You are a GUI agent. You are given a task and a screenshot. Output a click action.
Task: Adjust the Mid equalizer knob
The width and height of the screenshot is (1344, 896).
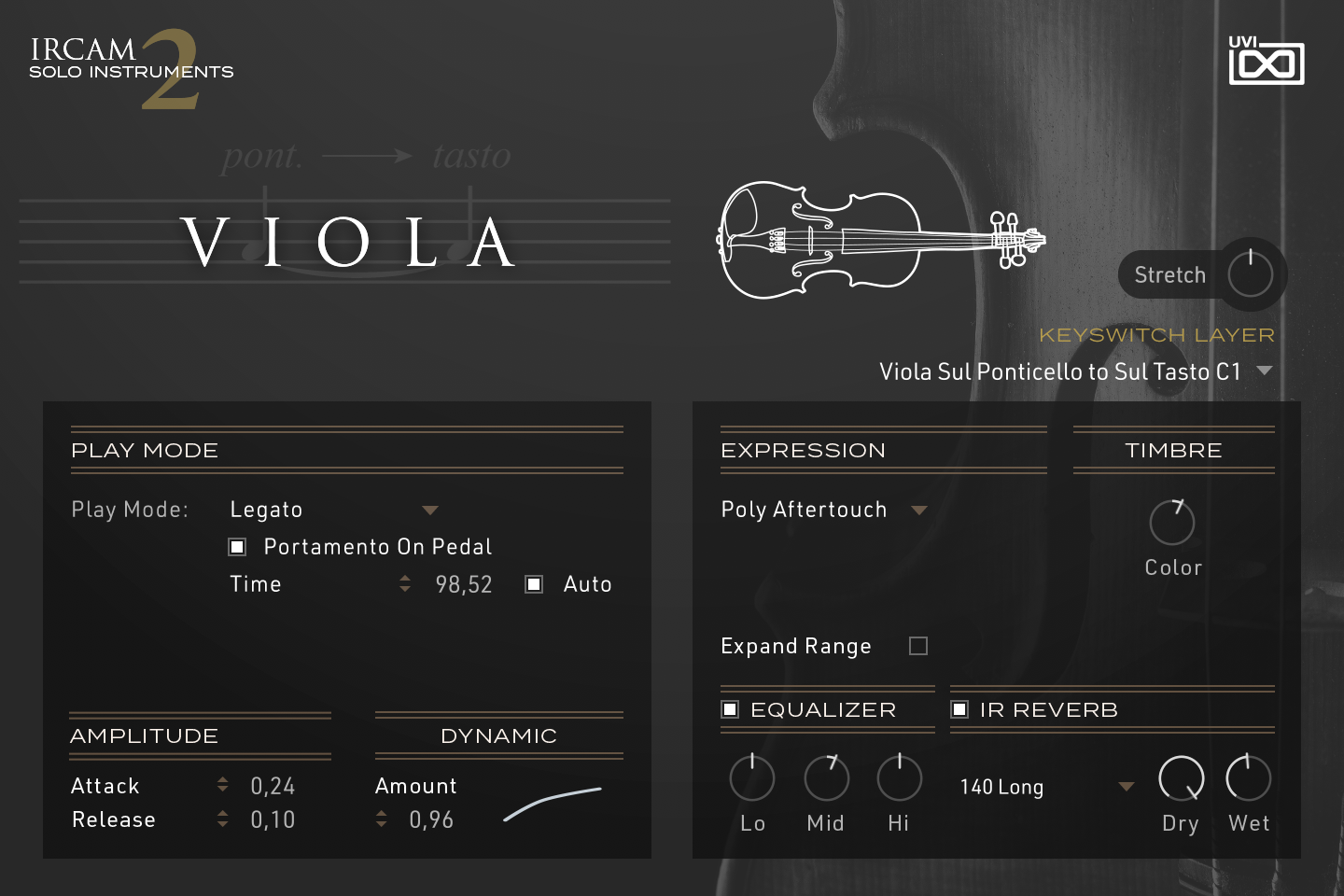click(x=826, y=778)
